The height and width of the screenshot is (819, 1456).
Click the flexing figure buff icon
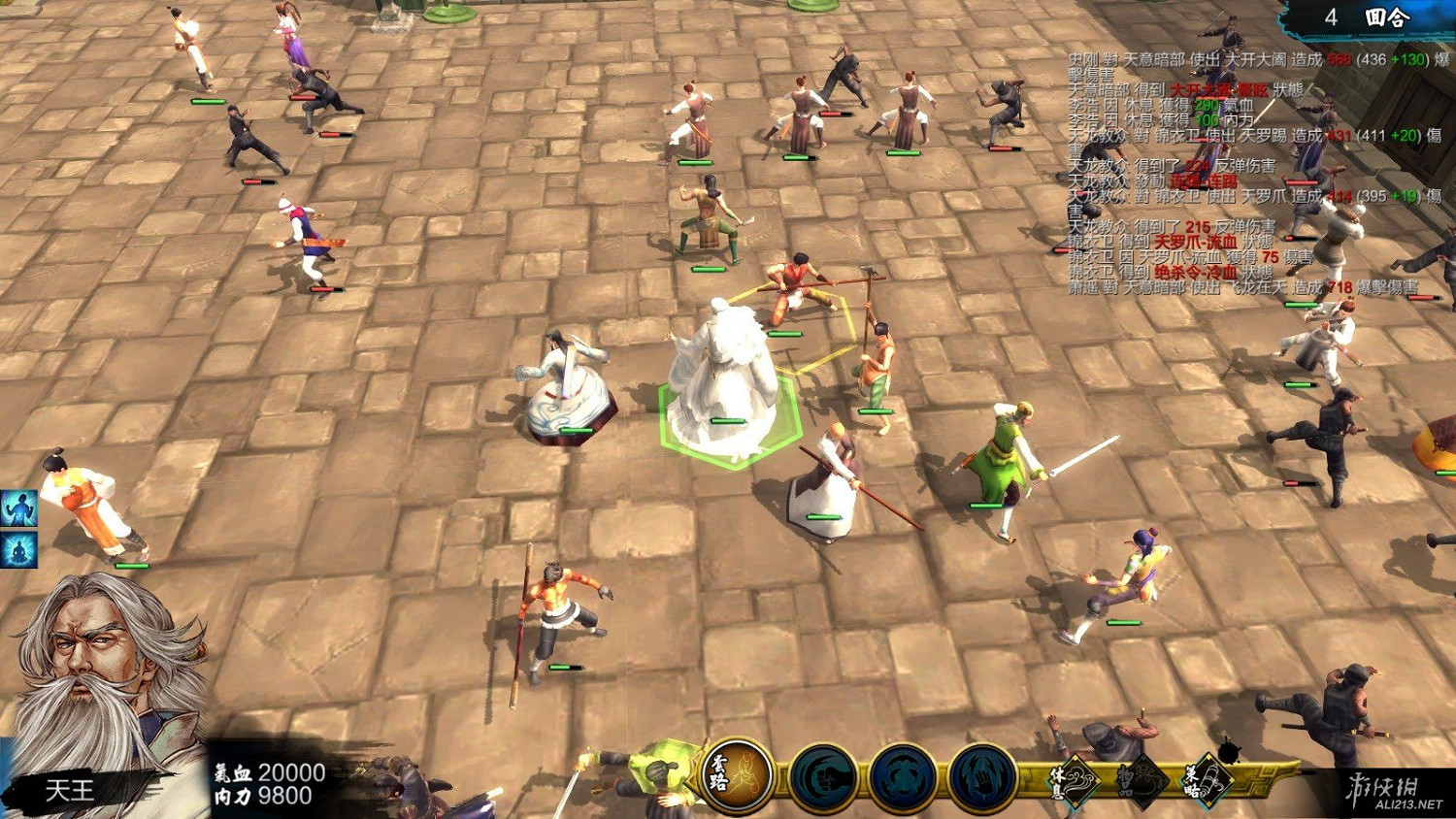coord(18,508)
